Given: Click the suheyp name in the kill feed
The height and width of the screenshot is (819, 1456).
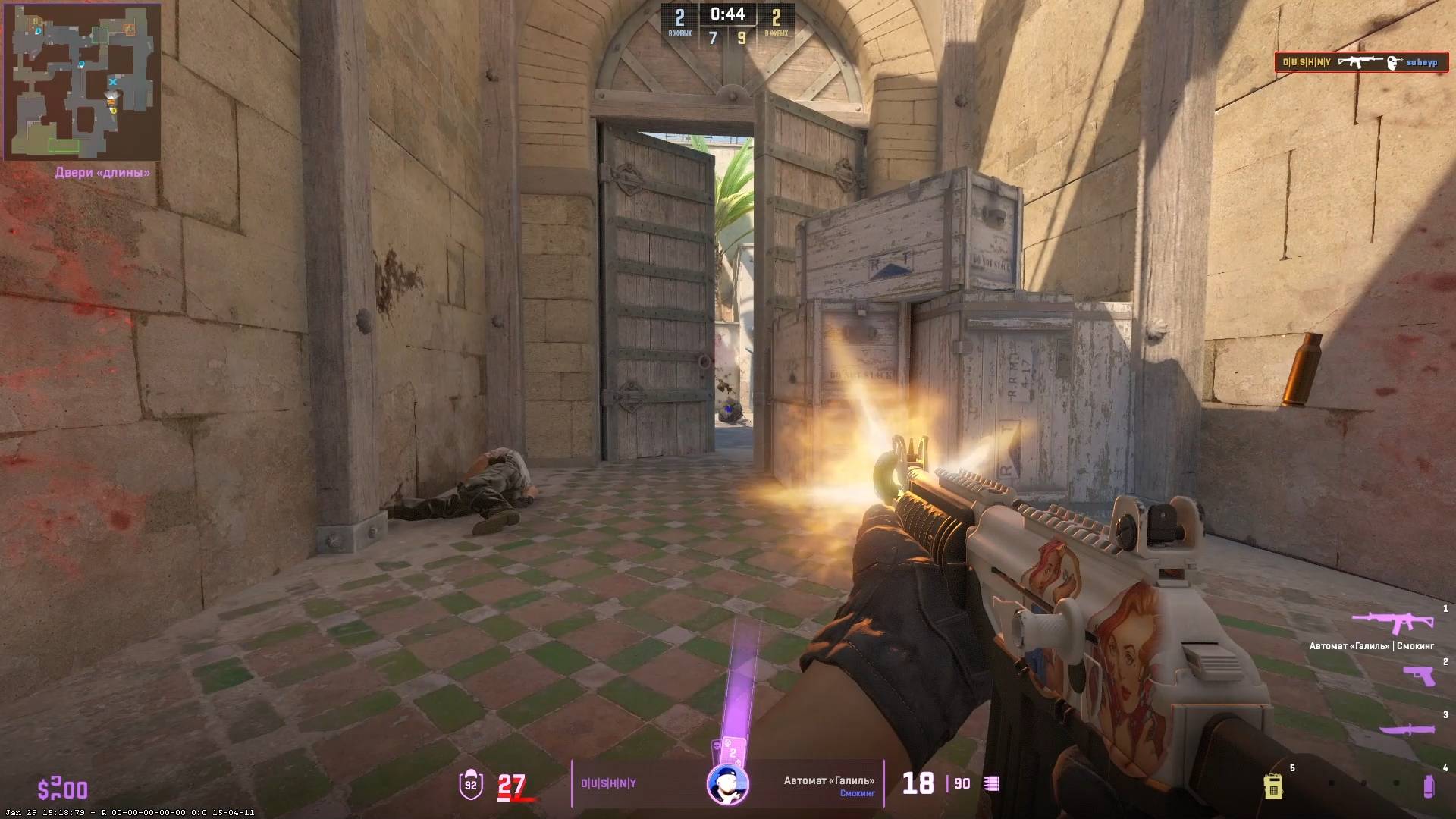Looking at the screenshot, I should pyautogui.click(x=1423, y=64).
